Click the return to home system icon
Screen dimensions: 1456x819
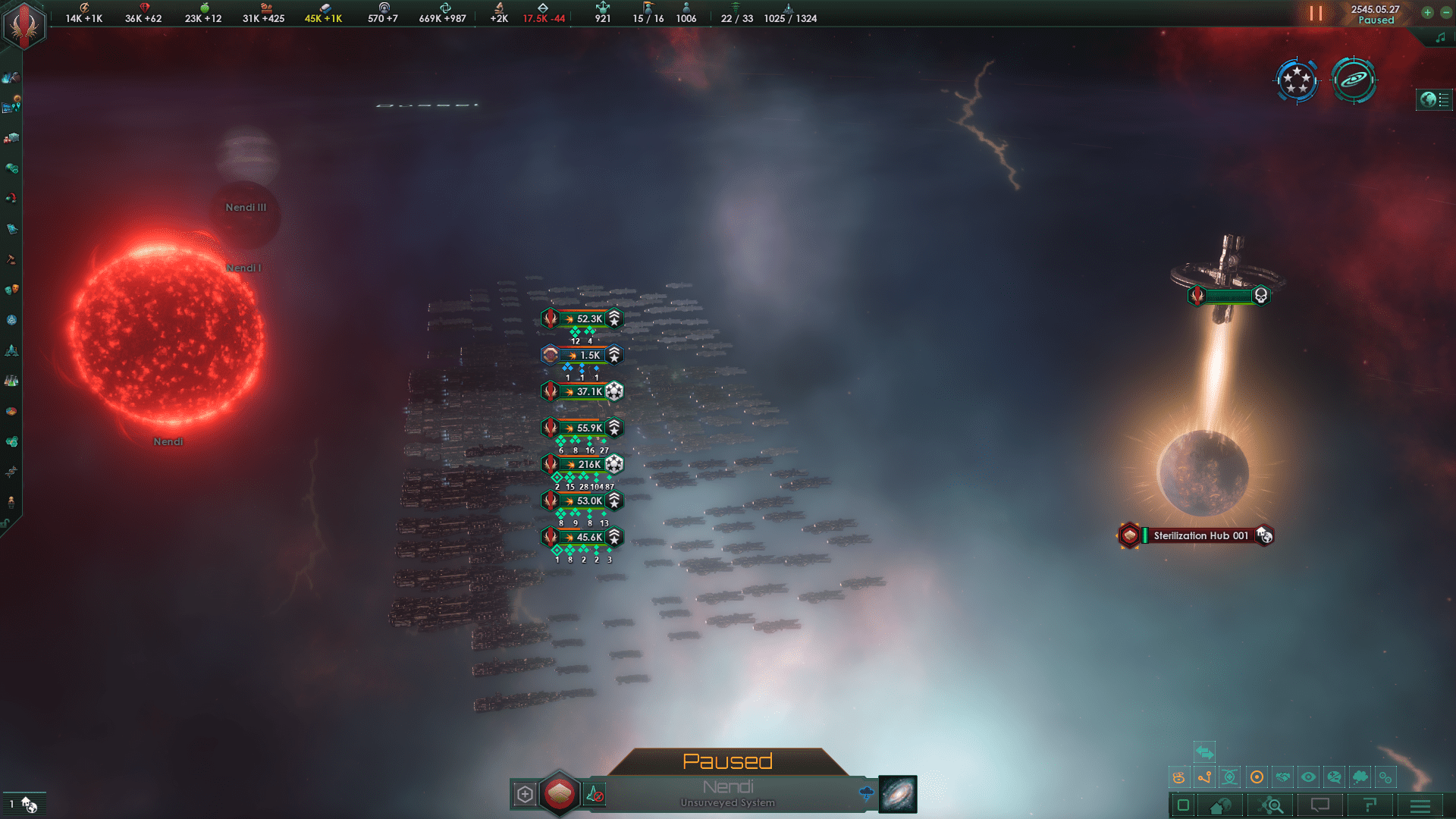click(1219, 805)
